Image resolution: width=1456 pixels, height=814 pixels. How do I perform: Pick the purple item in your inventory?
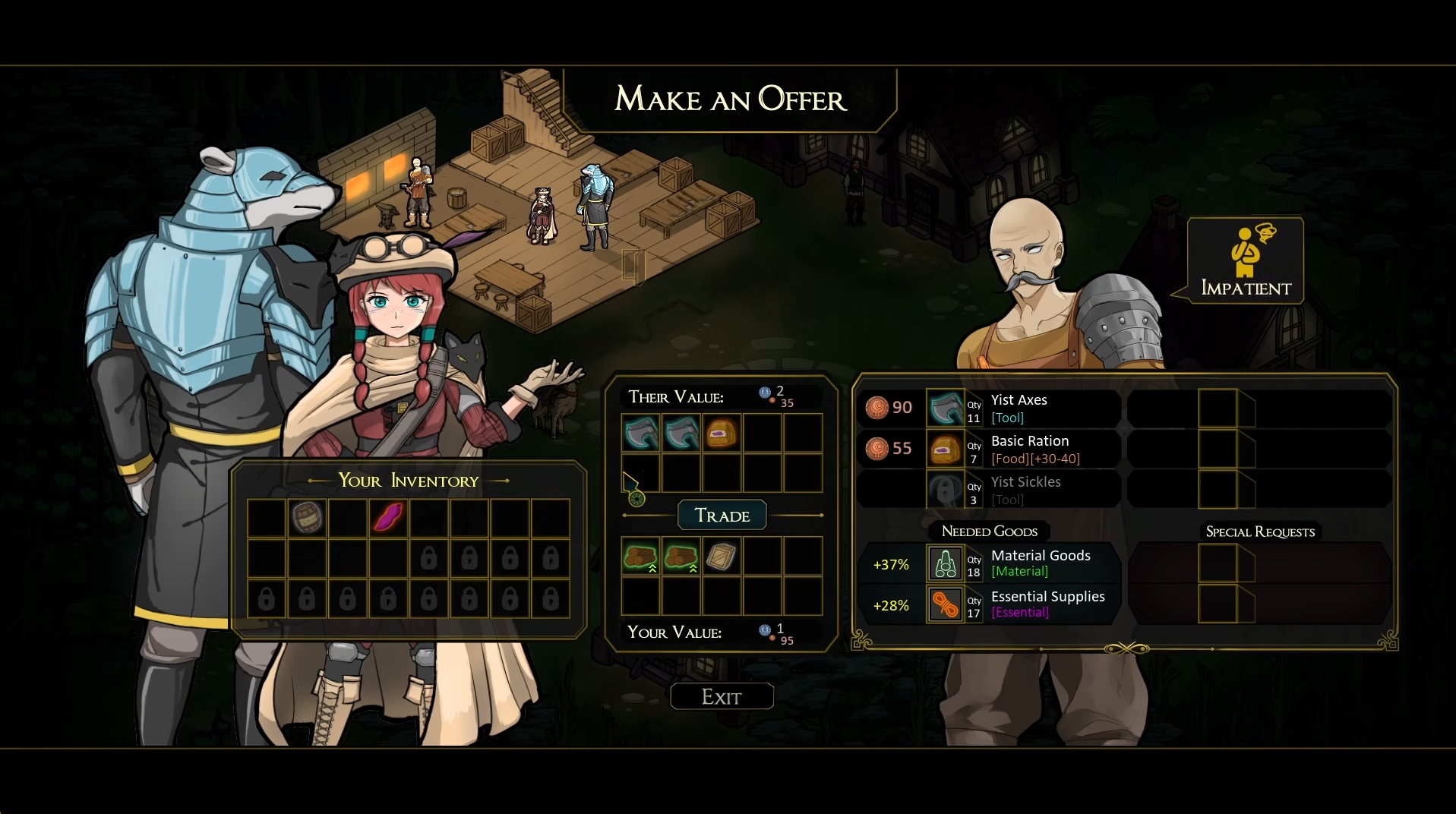388,518
